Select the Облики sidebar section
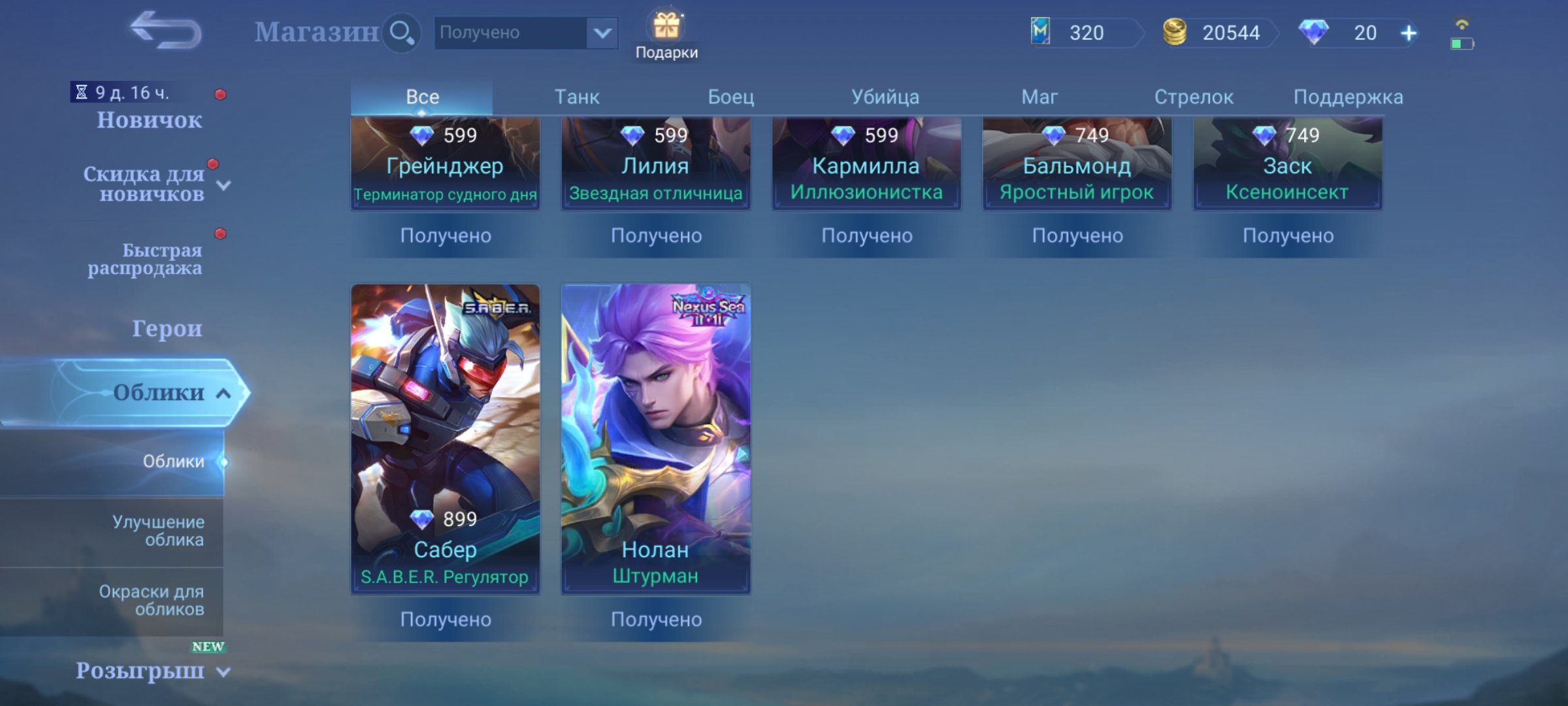 click(161, 393)
